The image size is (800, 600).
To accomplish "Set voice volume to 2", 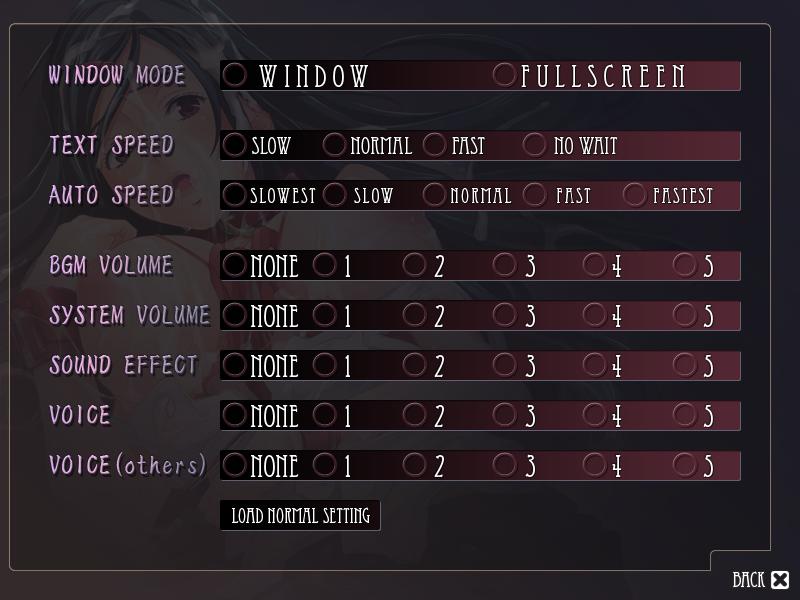I will pyautogui.click(x=415, y=415).
